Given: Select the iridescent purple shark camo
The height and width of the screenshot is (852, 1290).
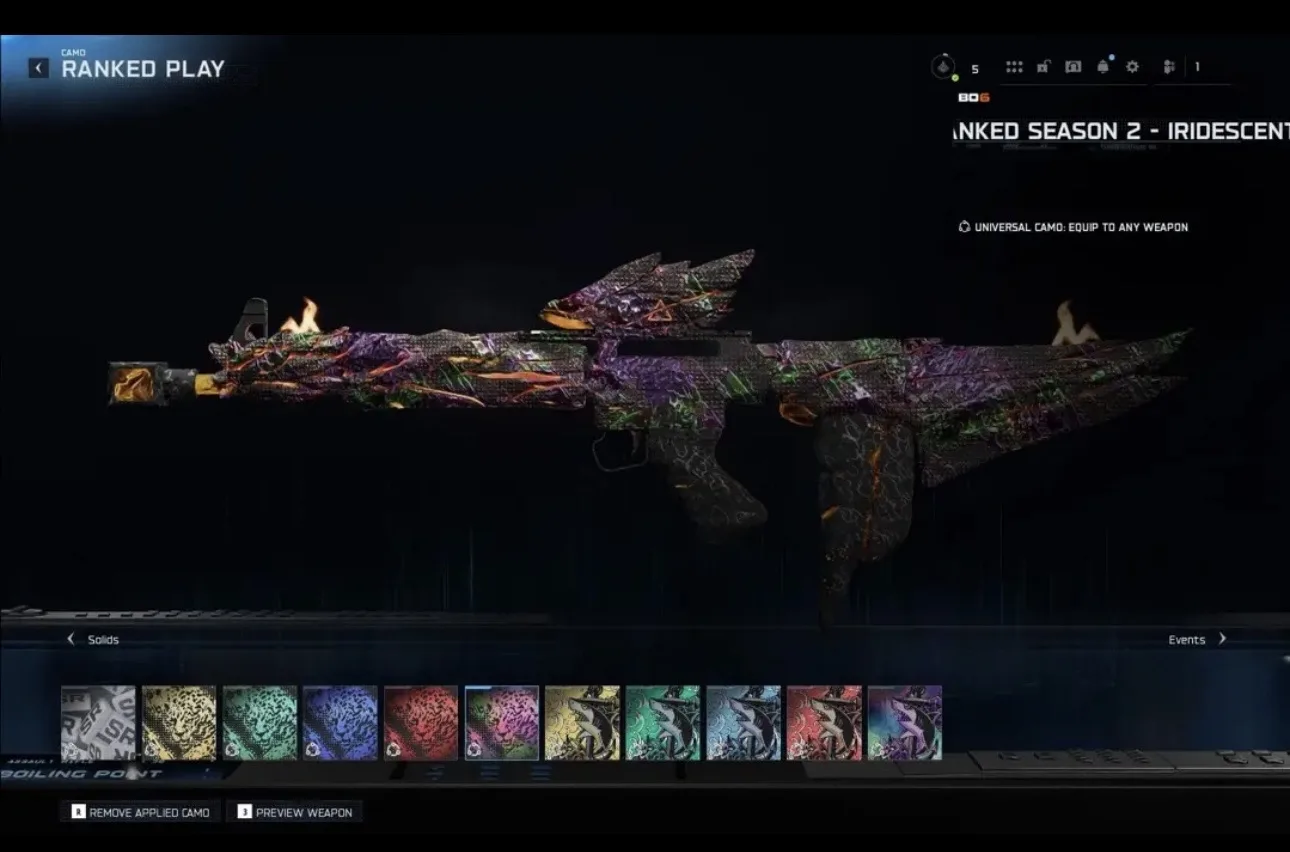Looking at the screenshot, I should (x=905, y=722).
